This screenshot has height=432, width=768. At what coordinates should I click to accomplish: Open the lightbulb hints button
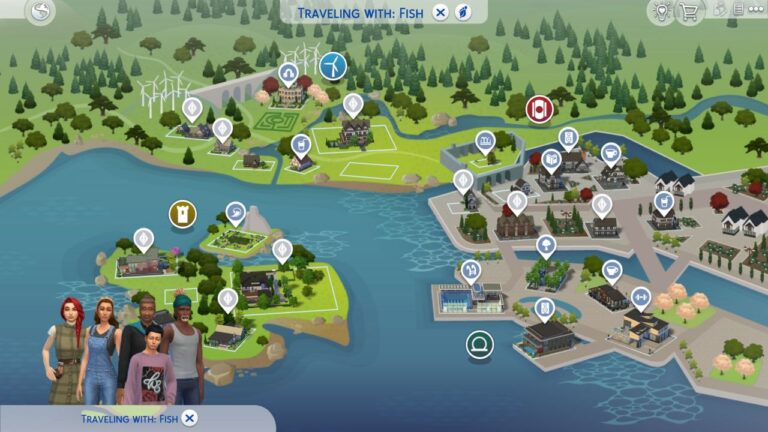pyautogui.click(x=660, y=12)
